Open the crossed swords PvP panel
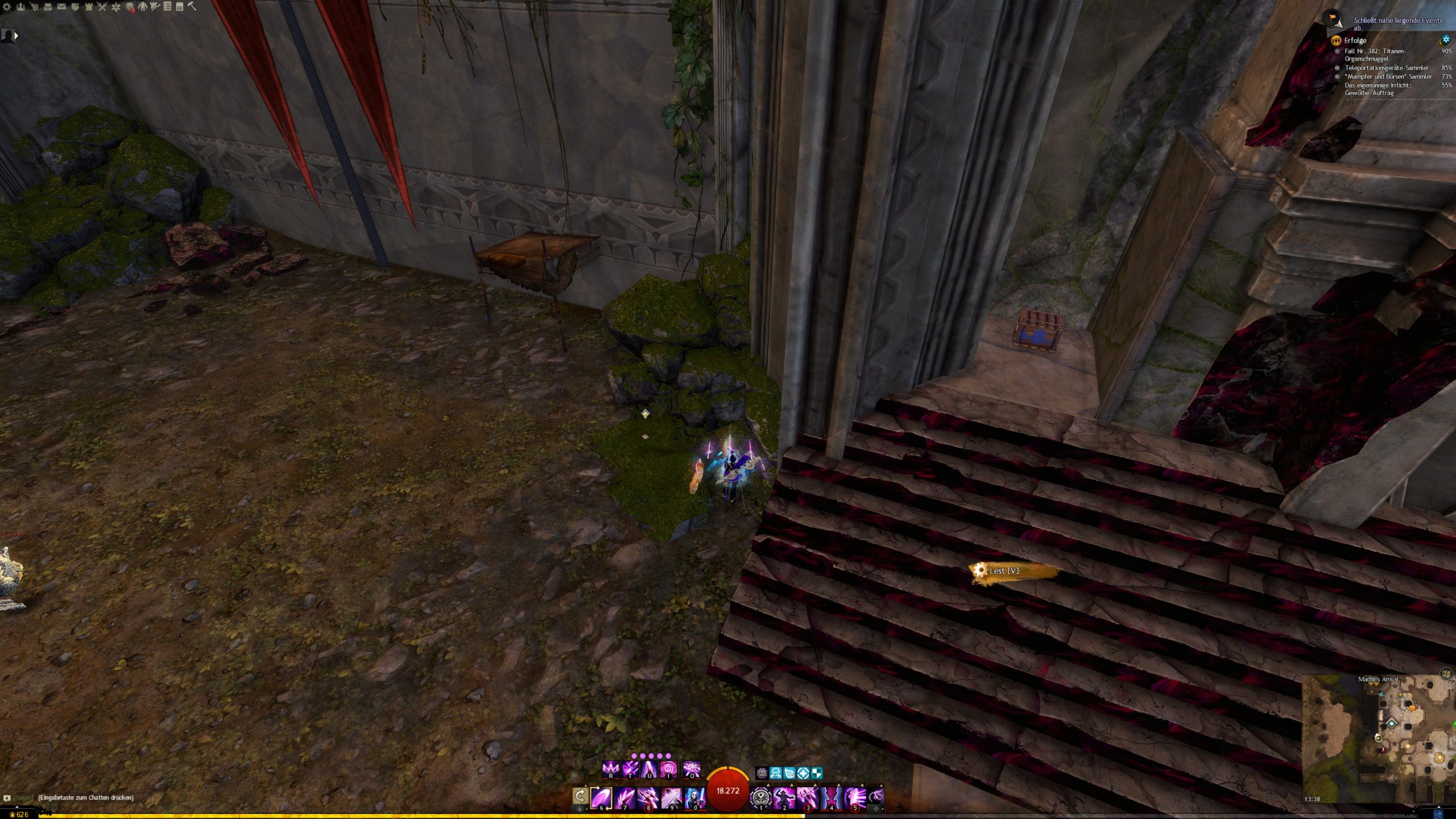The image size is (1456, 819). point(102,7)
